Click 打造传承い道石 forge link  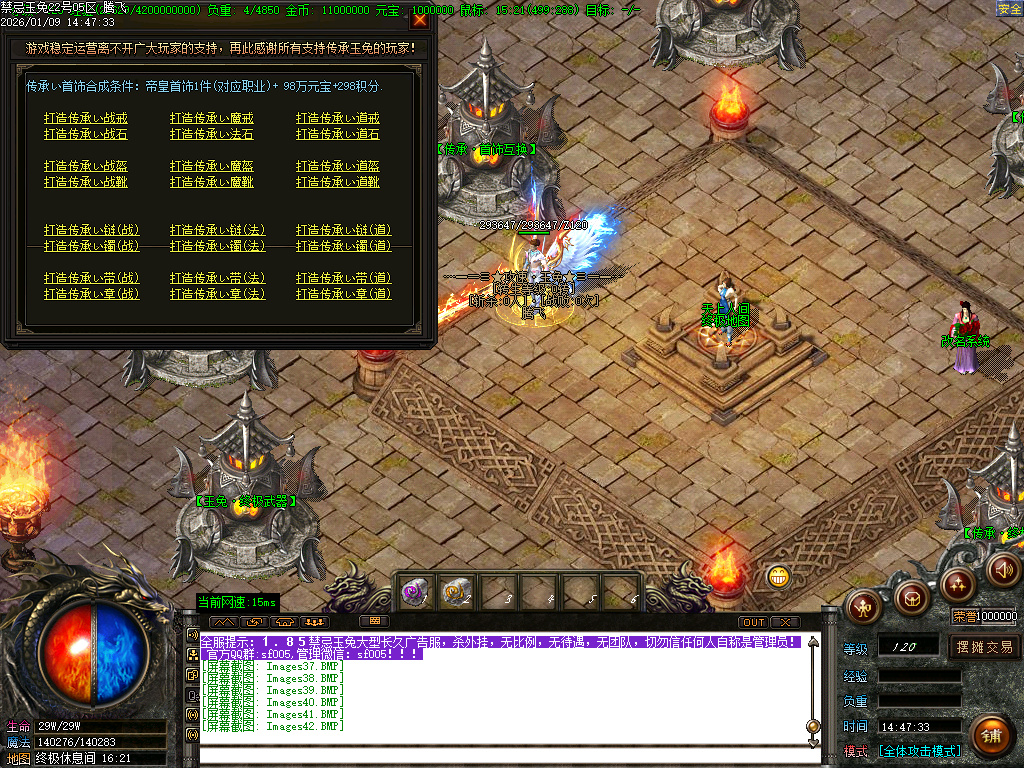[337, 134]
